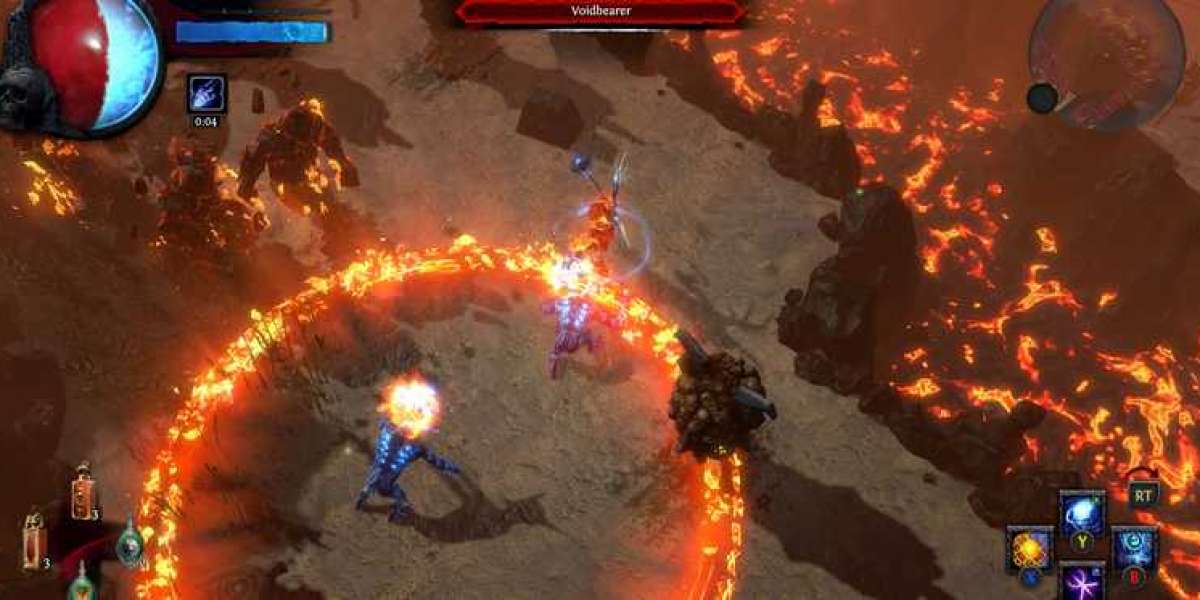
Task: Activate the fiery golden orb skill
Action: [x=1029, y=548]
